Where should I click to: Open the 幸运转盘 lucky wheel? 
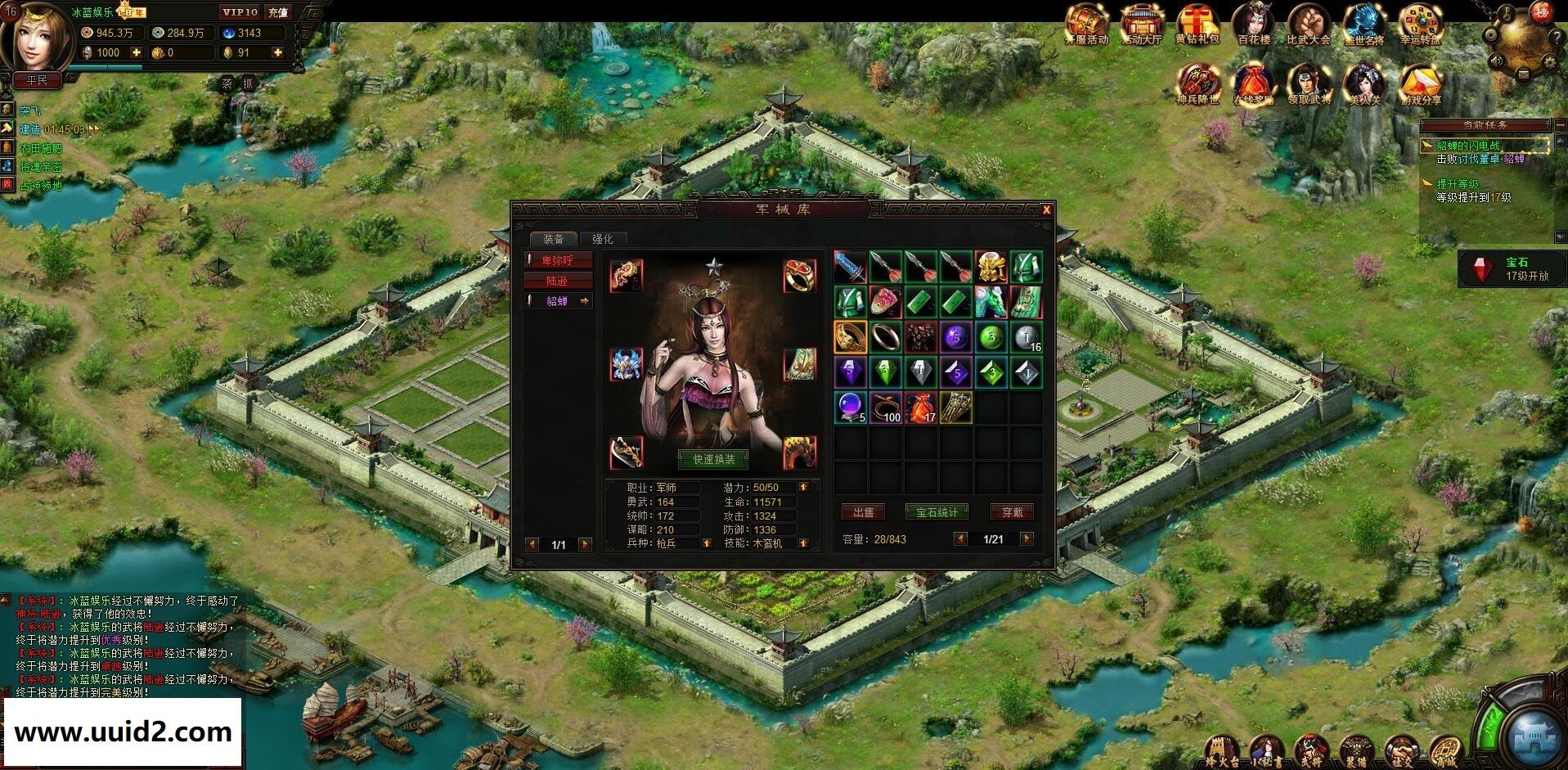[x=1419, y=25]
